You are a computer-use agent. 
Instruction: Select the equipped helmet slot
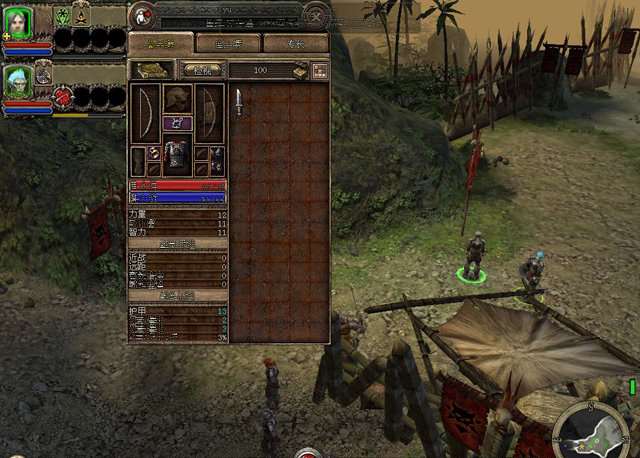178,99
